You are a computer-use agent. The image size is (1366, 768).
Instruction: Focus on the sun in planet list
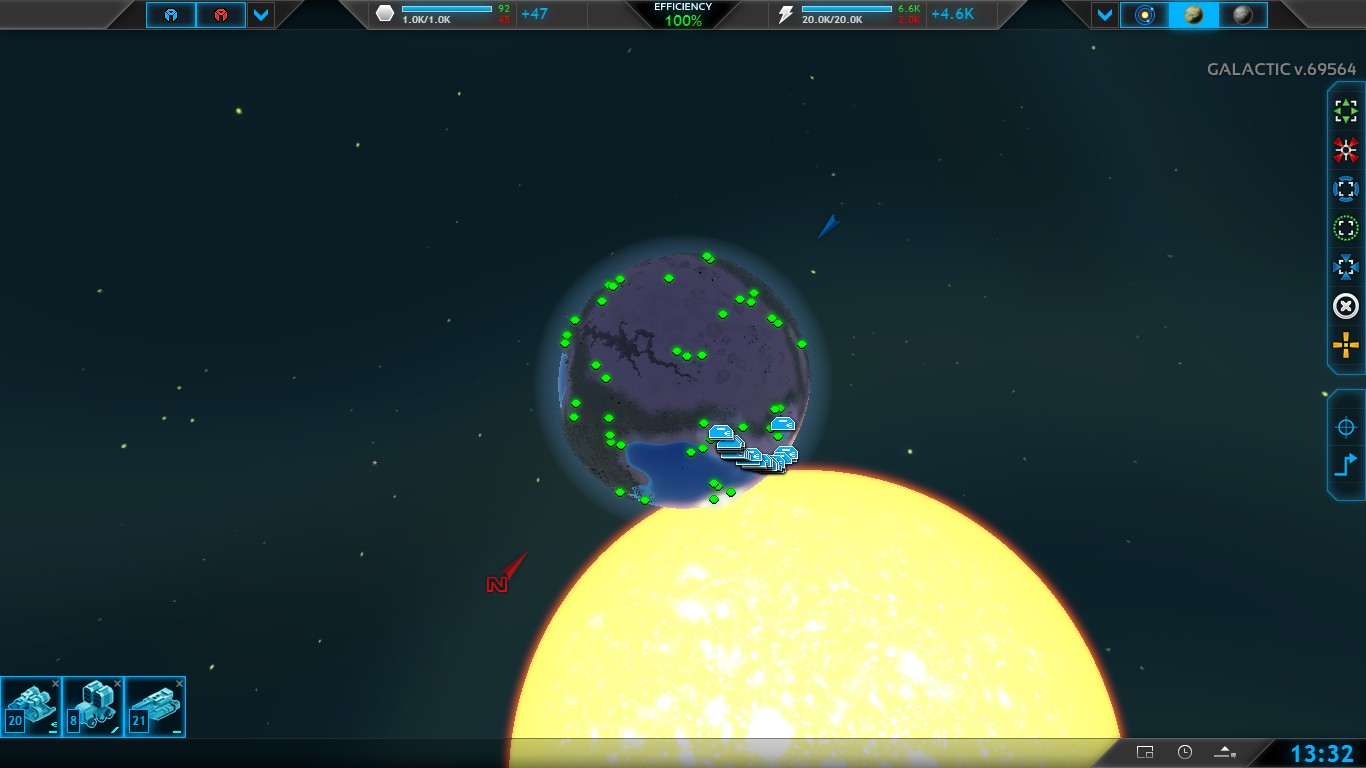(x=1144, y=15)
